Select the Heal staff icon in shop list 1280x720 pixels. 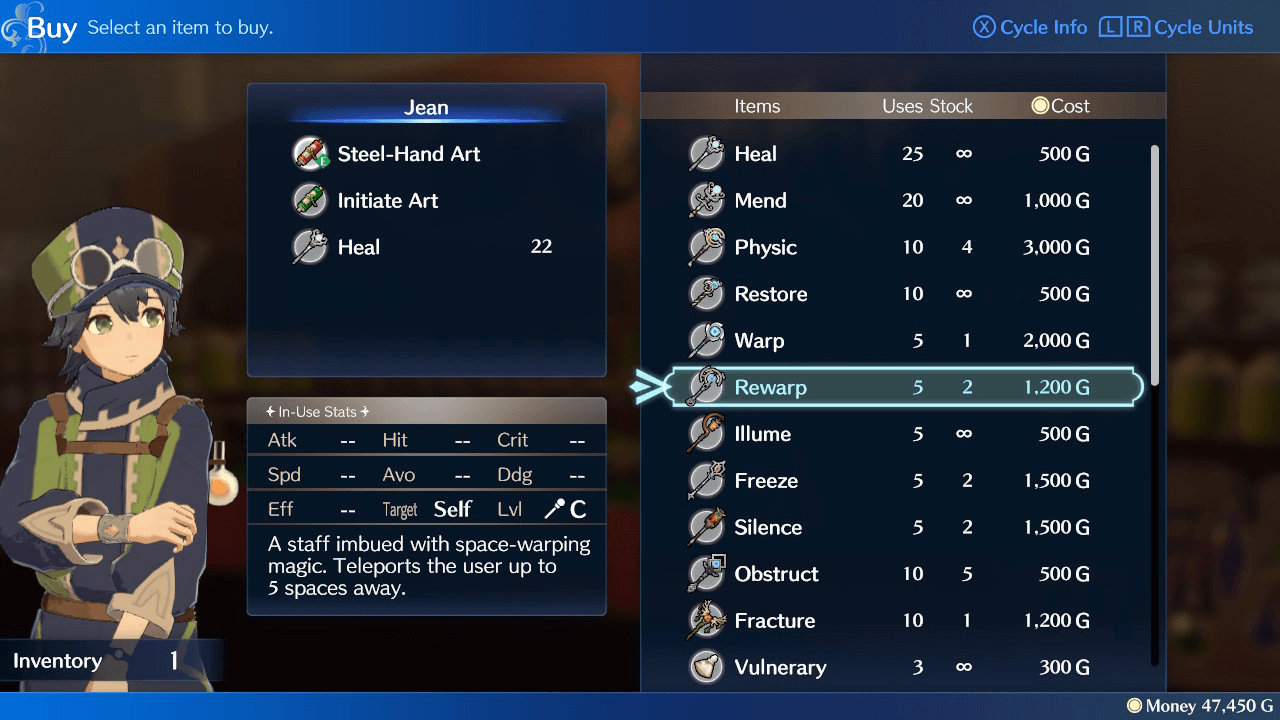707,153
